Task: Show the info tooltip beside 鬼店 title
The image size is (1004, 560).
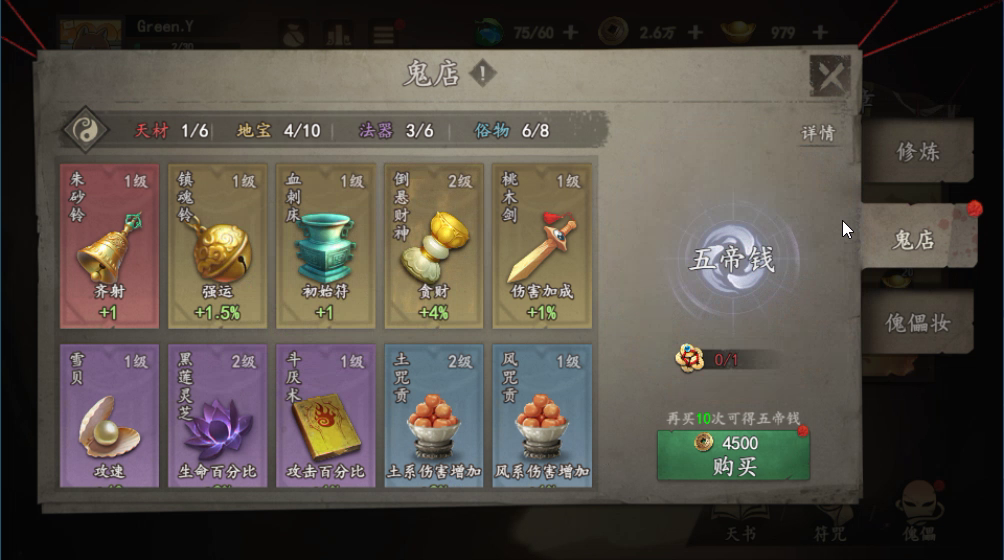Action: [x=482, y=73]
